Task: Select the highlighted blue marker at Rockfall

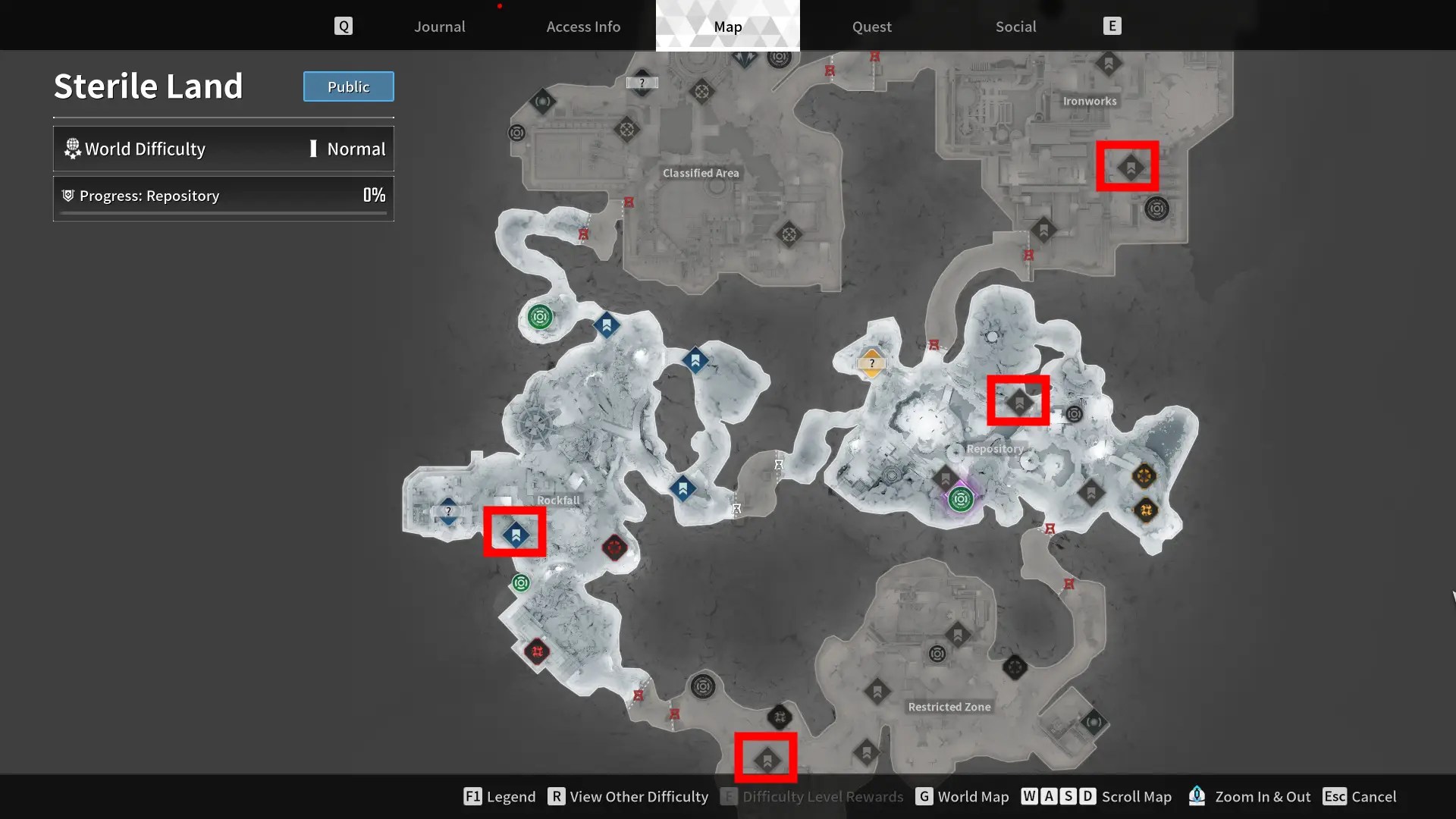Action: (515, 533)
